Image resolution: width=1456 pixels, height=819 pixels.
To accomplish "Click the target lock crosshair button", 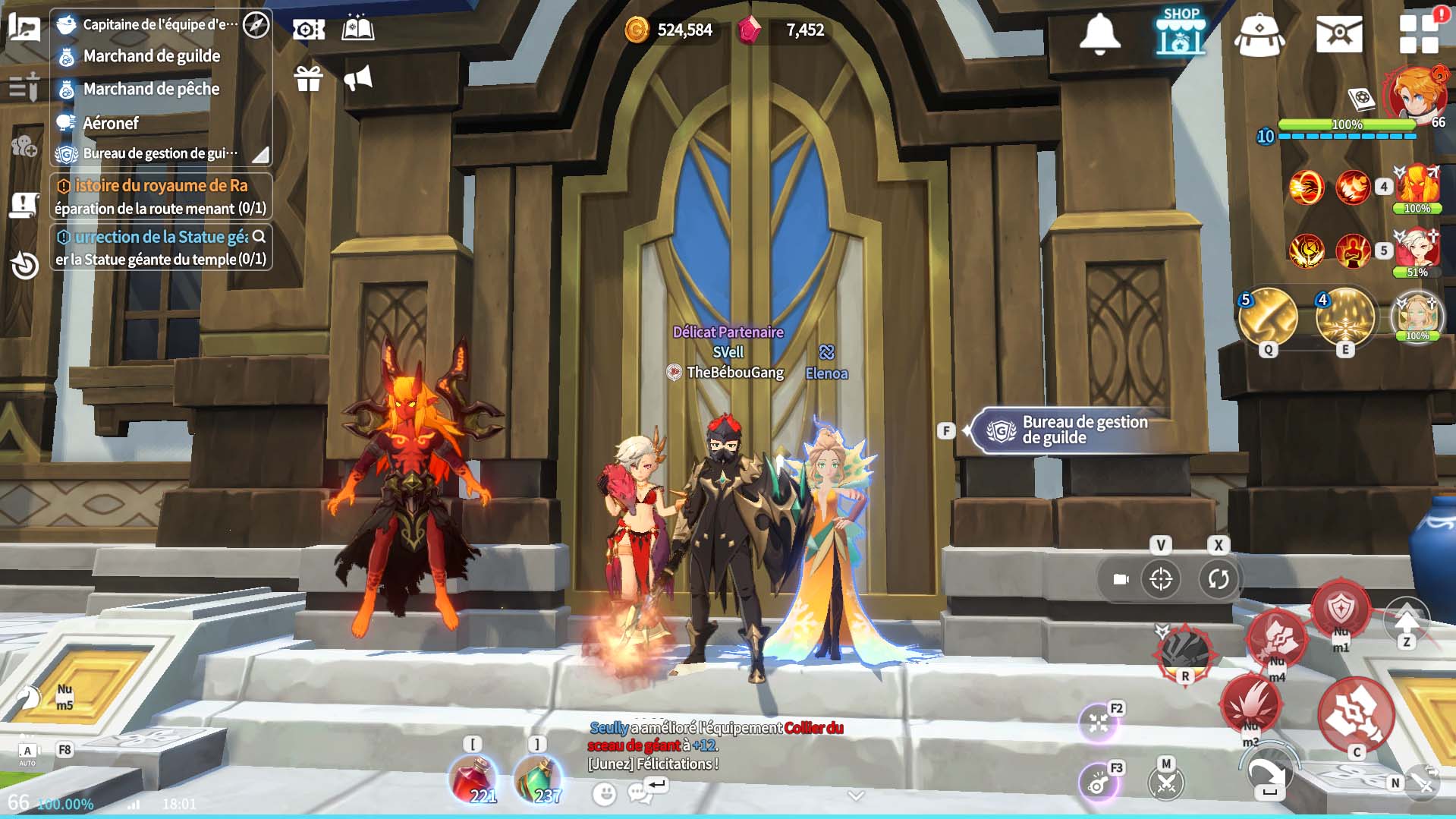I will click(1161, 579).
